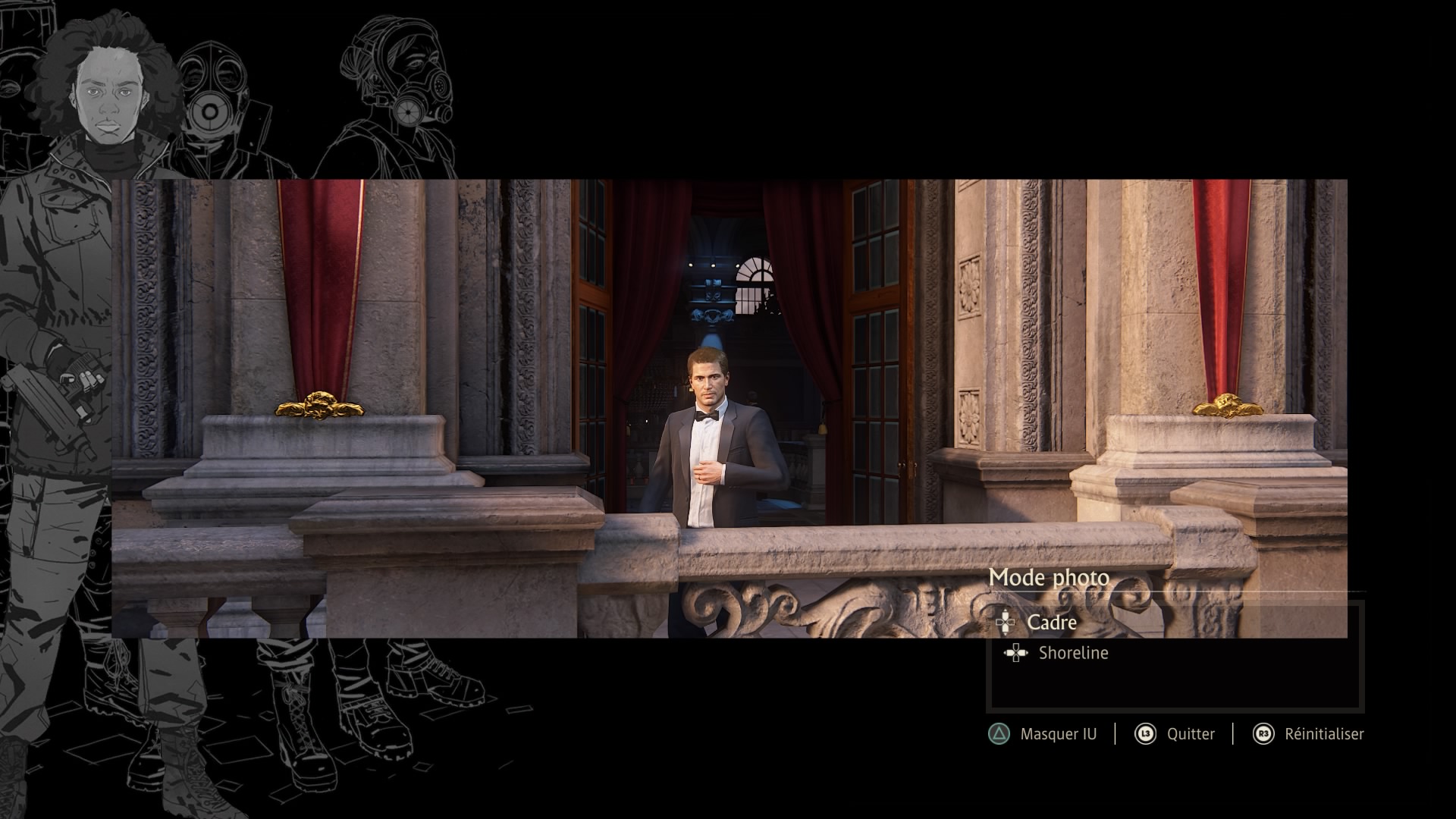
Task: Hide the interface with Masquer IU
Action: (1057, 734)
